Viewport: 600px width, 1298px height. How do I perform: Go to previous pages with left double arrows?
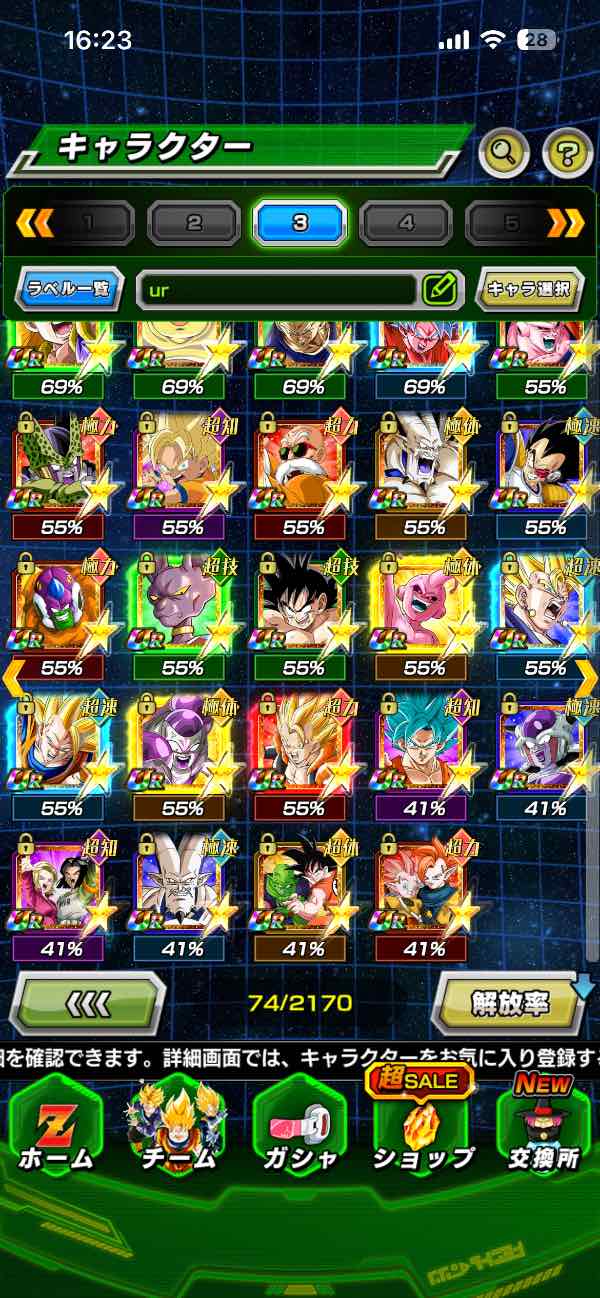coord(35,223)
